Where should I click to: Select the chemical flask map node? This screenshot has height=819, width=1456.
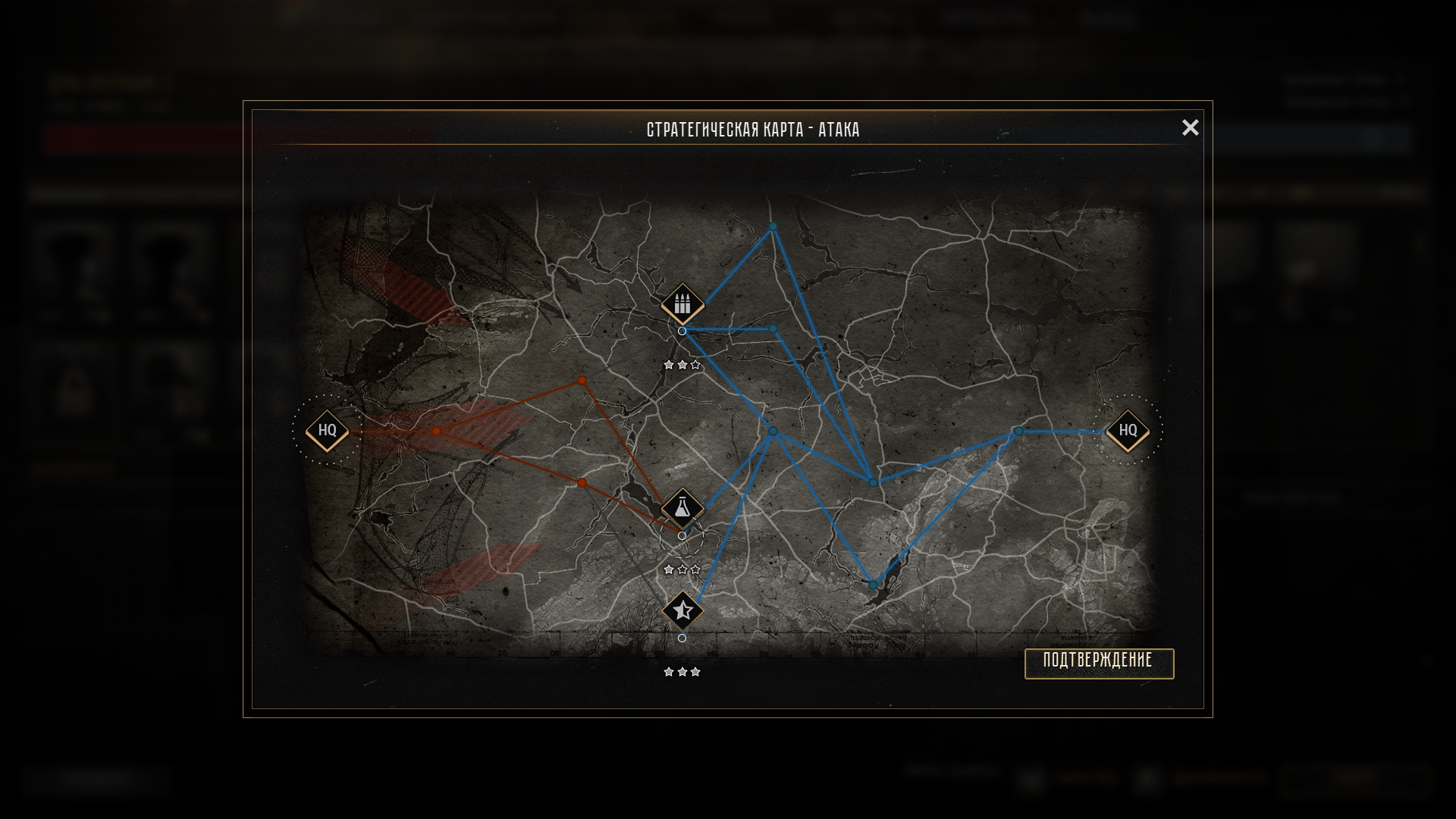coord(682,508)
